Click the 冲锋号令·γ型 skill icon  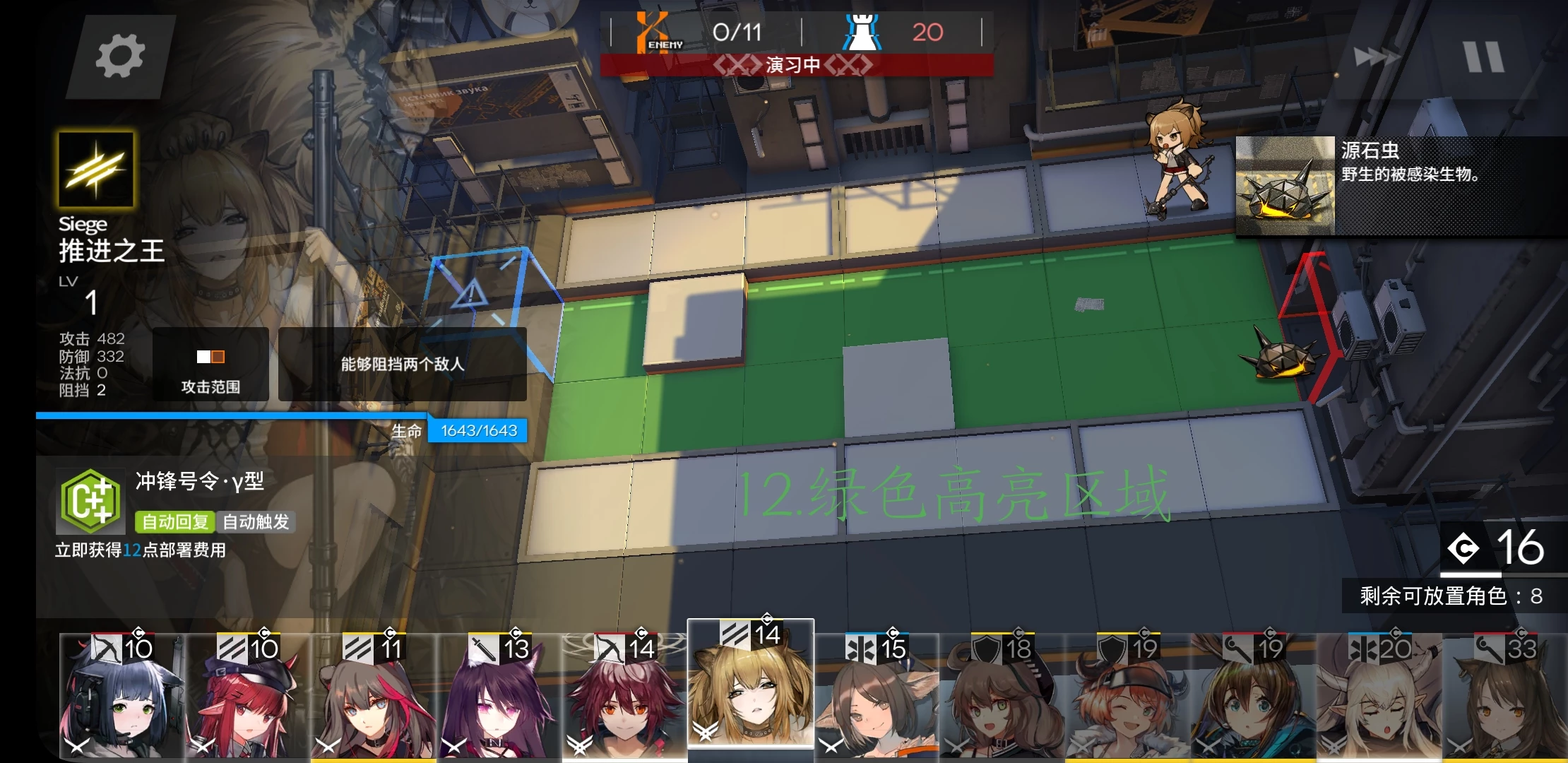click(x=90, y=502)
